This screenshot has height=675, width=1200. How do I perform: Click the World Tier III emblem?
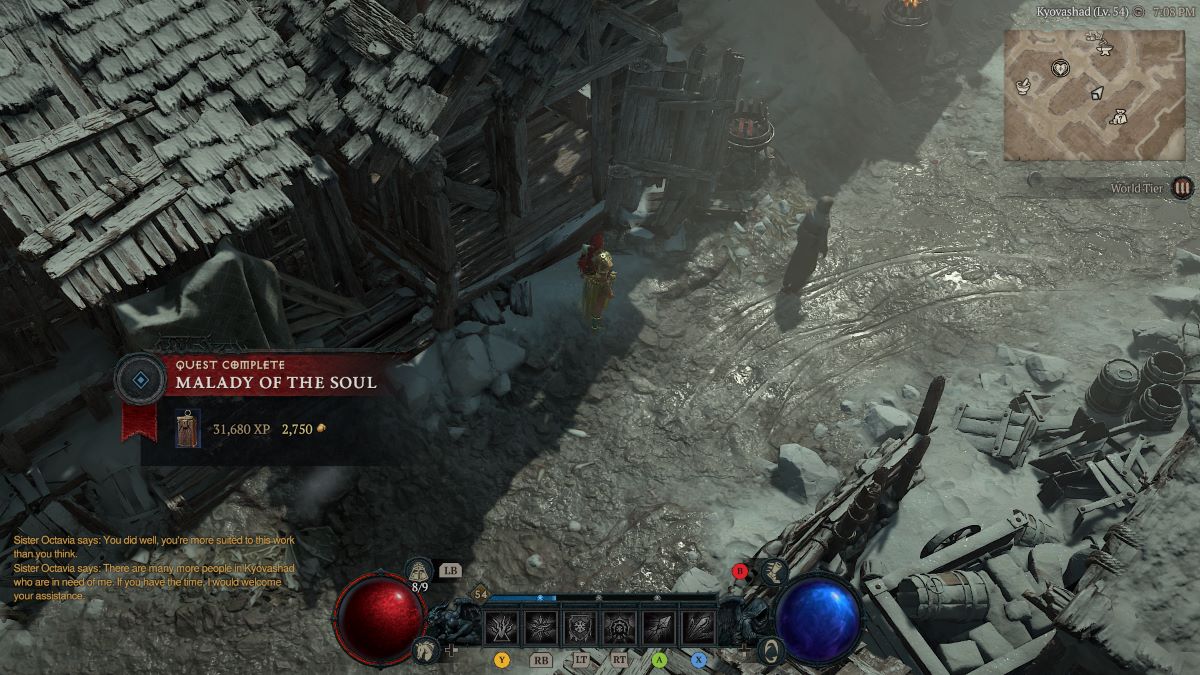coord(1183,187)
